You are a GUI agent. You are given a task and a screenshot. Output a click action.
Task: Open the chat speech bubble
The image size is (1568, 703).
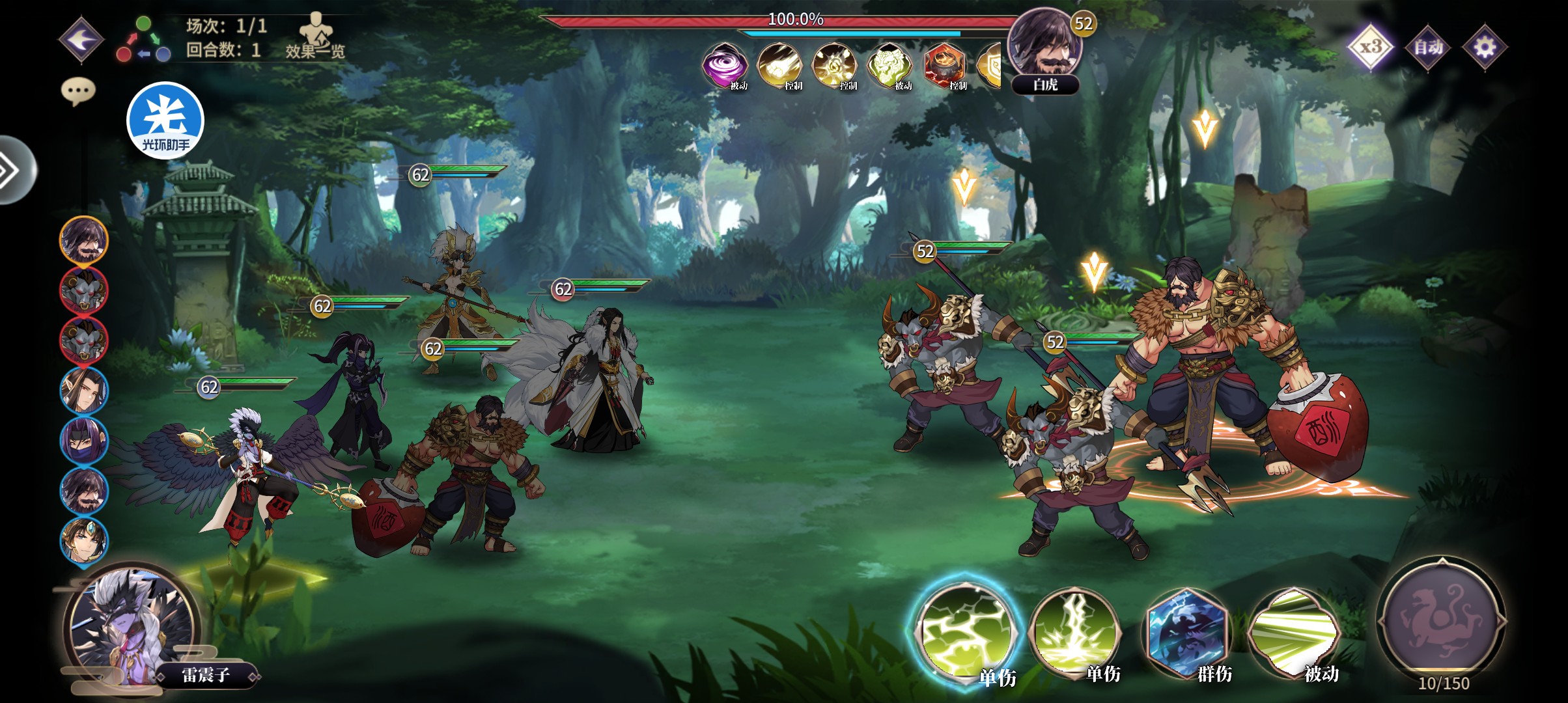click(x=78, y=91)
